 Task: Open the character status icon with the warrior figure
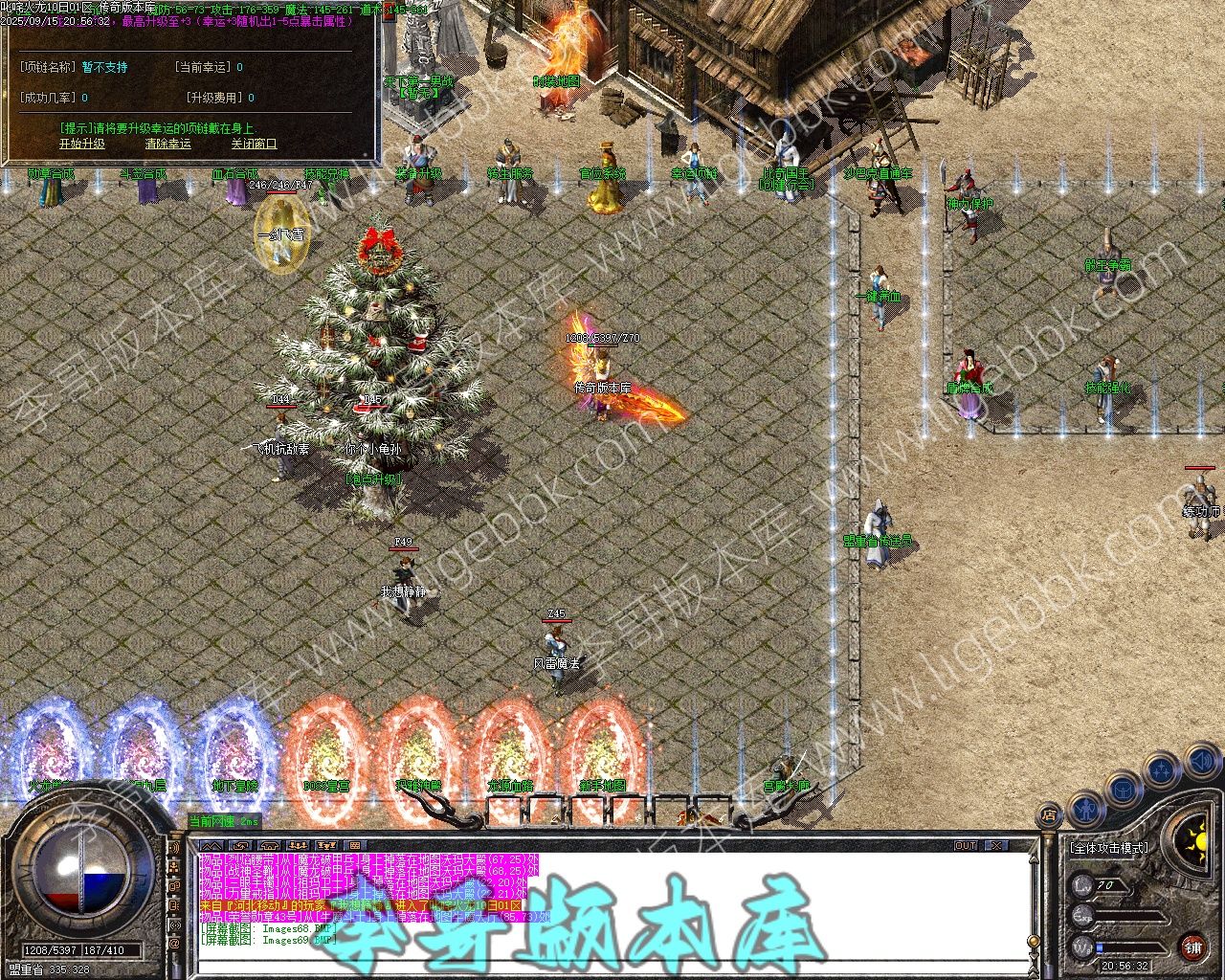tap(1084, 808)
